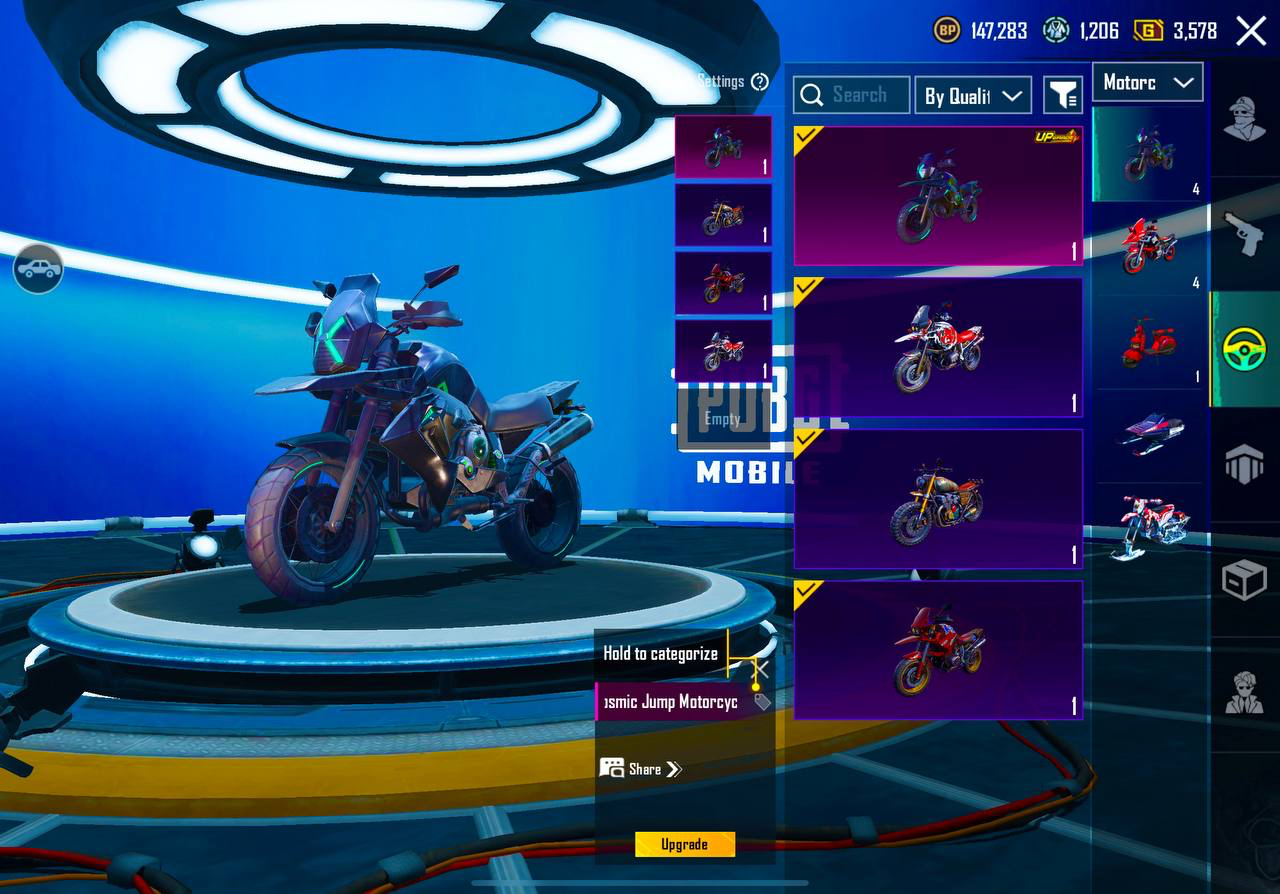Screen dimensions: 1280x894
Task: Open the Settings help question mark
Action: [760, 82]
